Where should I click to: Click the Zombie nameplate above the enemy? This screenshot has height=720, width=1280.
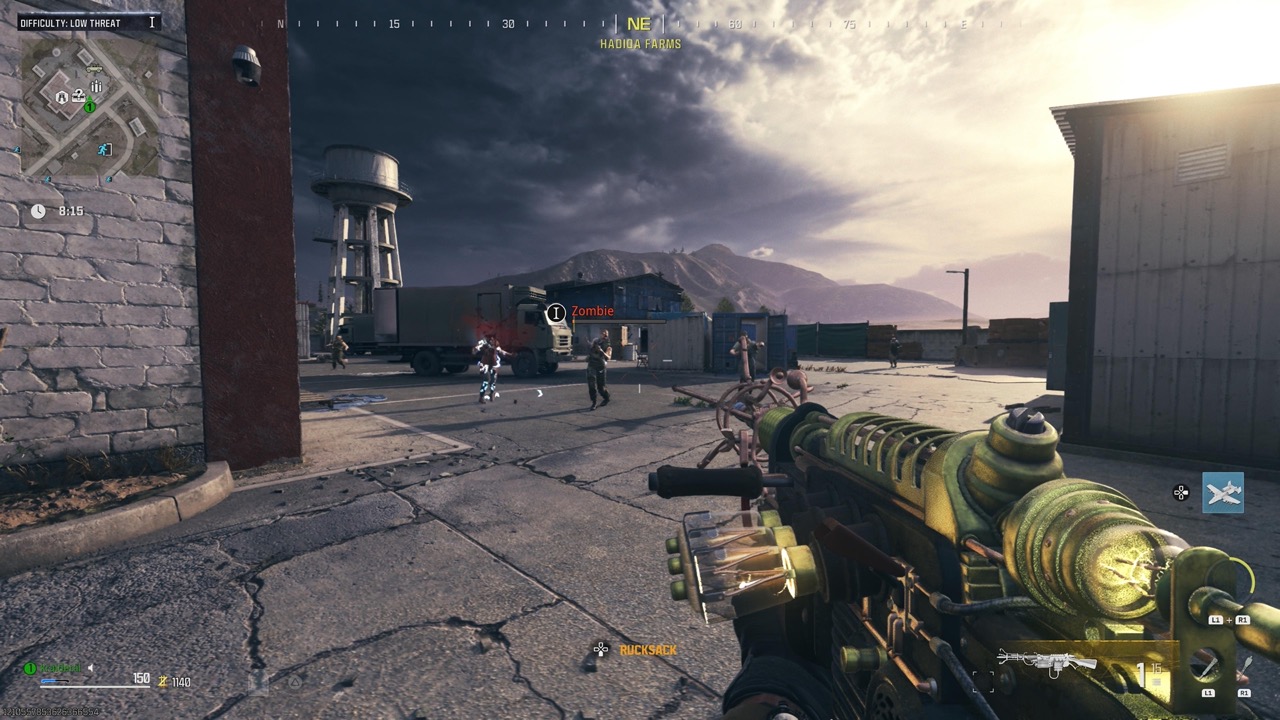[592, 311]
